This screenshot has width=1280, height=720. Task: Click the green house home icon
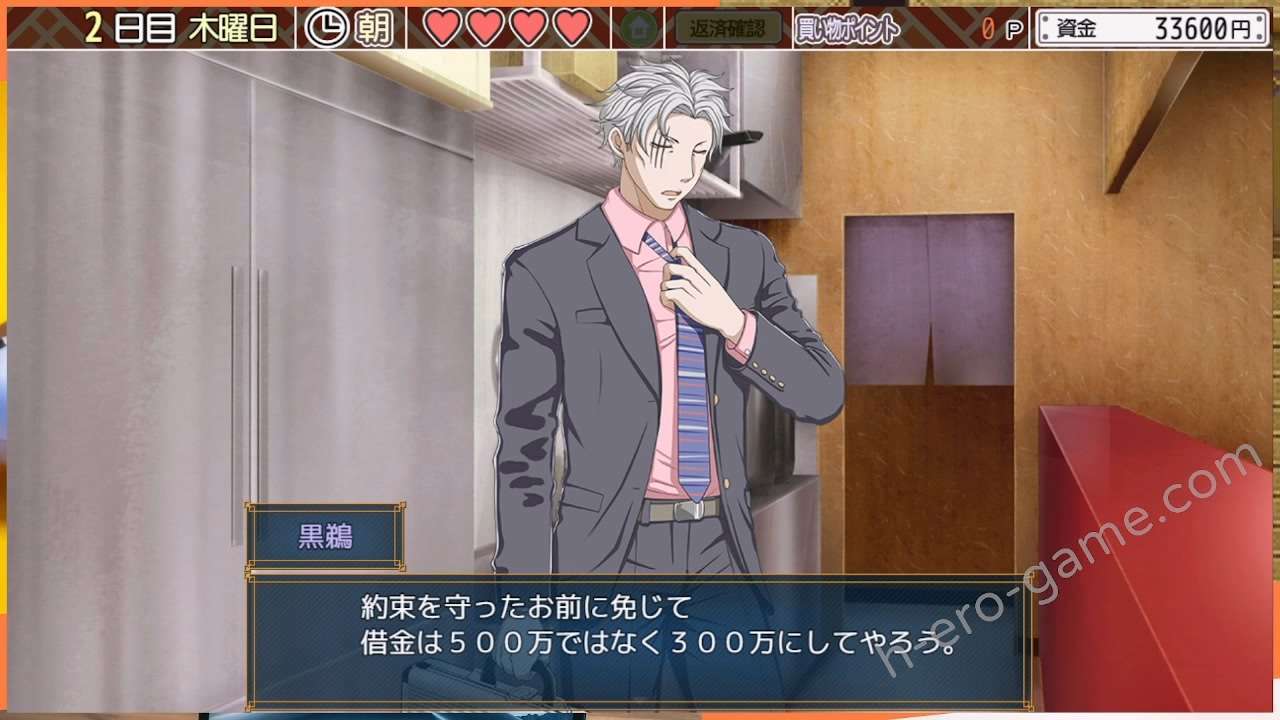click(x=639, y=28)
